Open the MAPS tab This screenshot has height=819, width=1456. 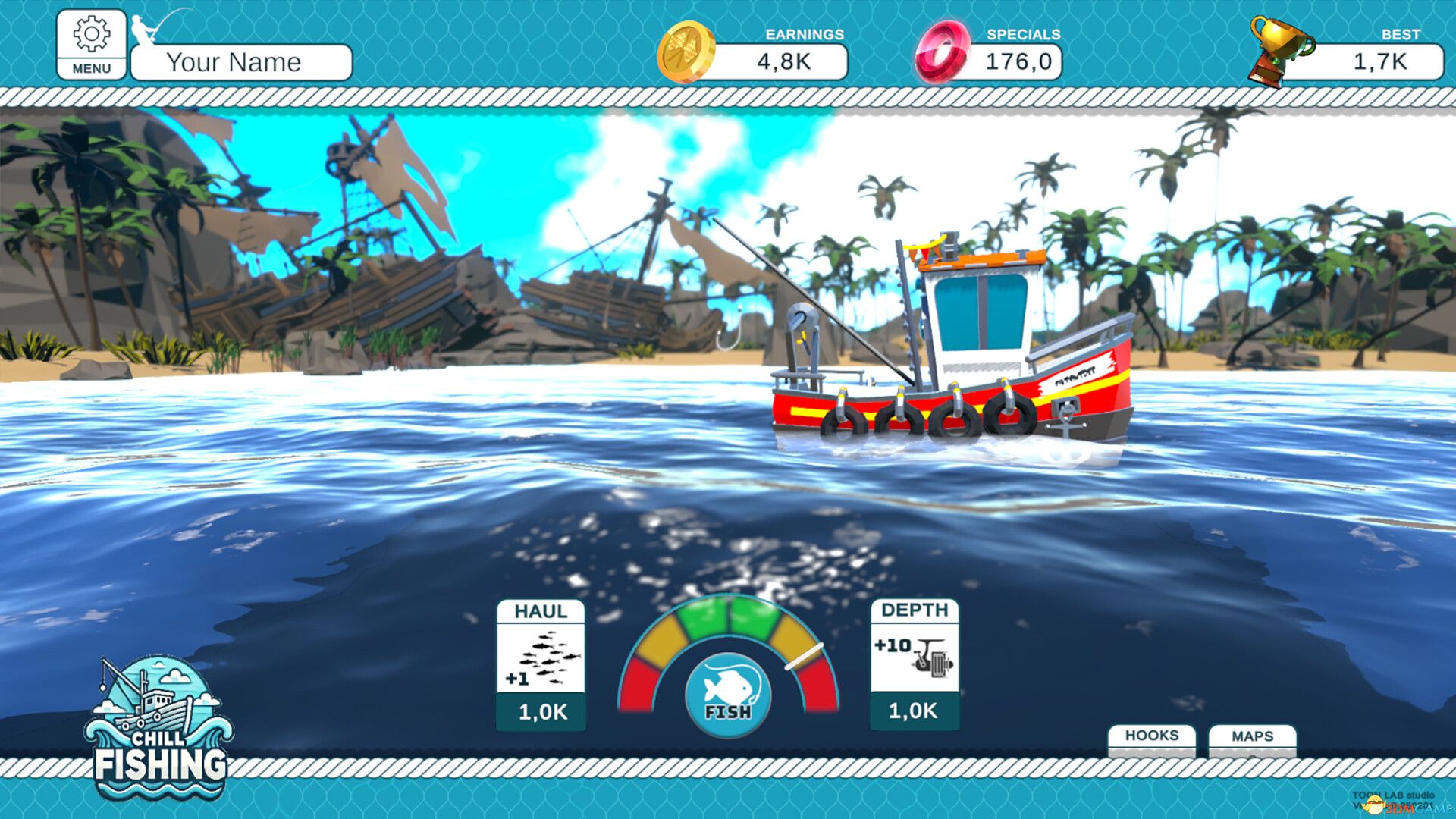pos(1253,736)
